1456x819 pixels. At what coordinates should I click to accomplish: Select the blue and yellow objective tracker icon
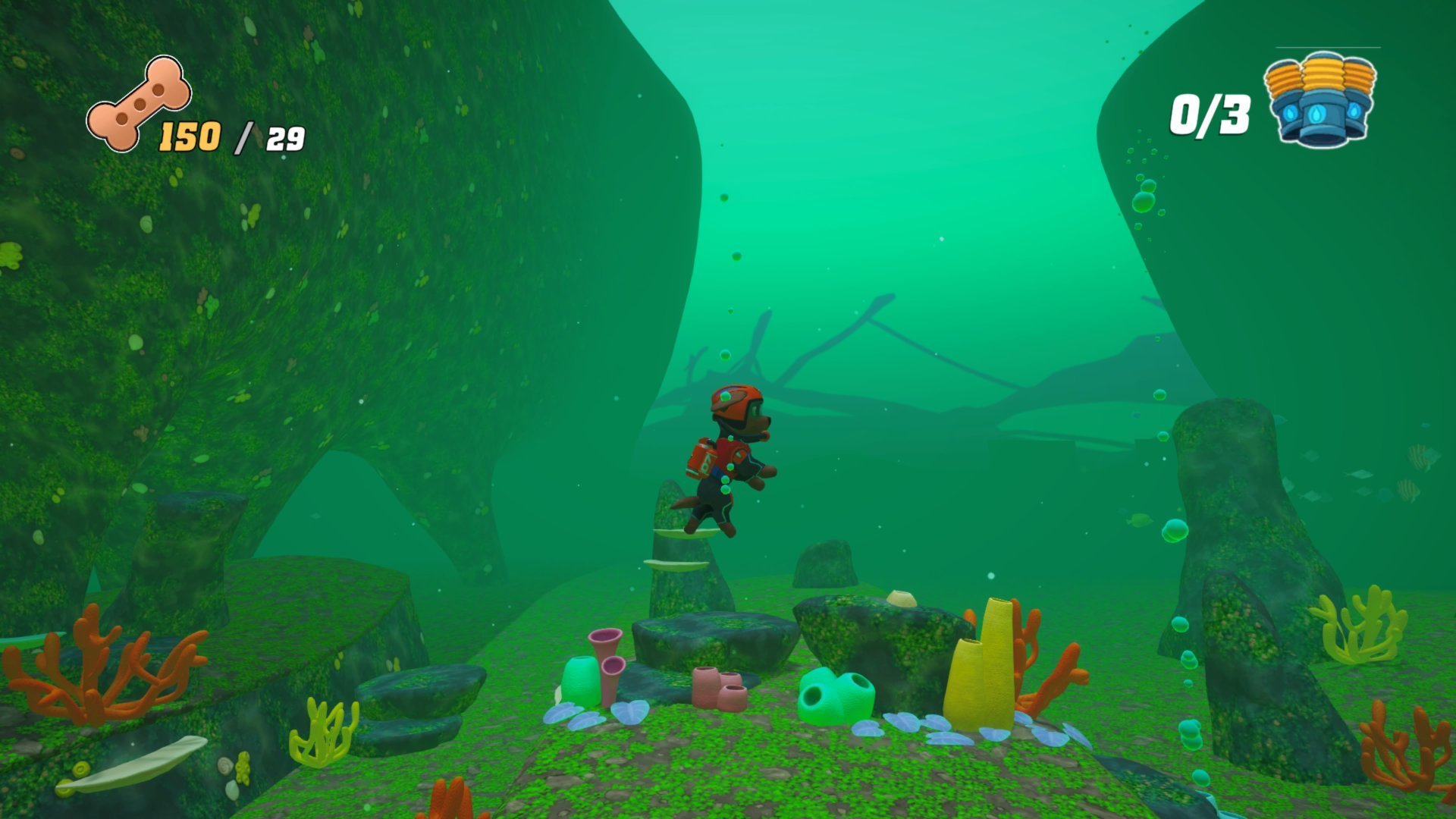pos(1320,99)
